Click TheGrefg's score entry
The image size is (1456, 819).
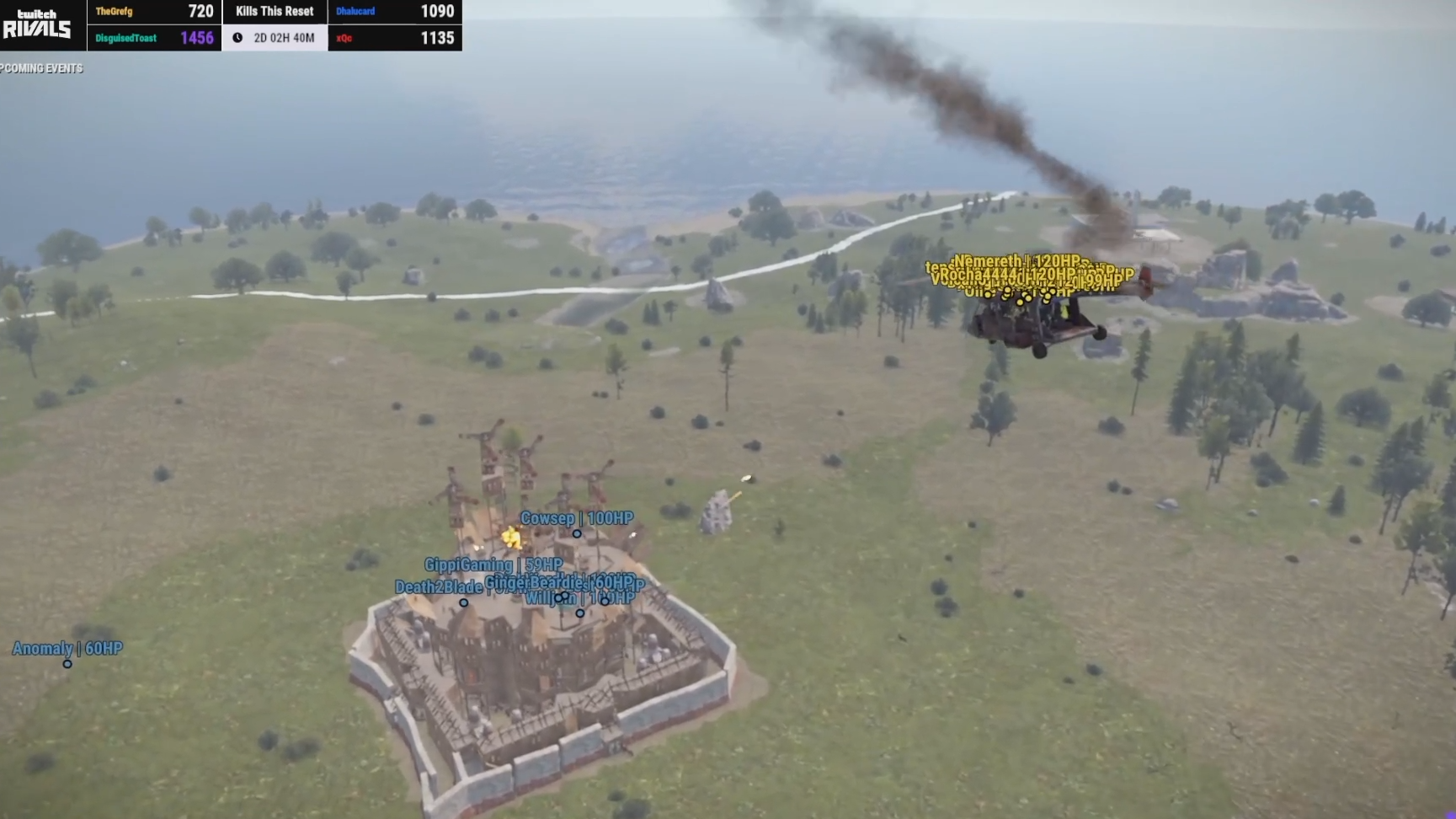click(x=153, y=11)
